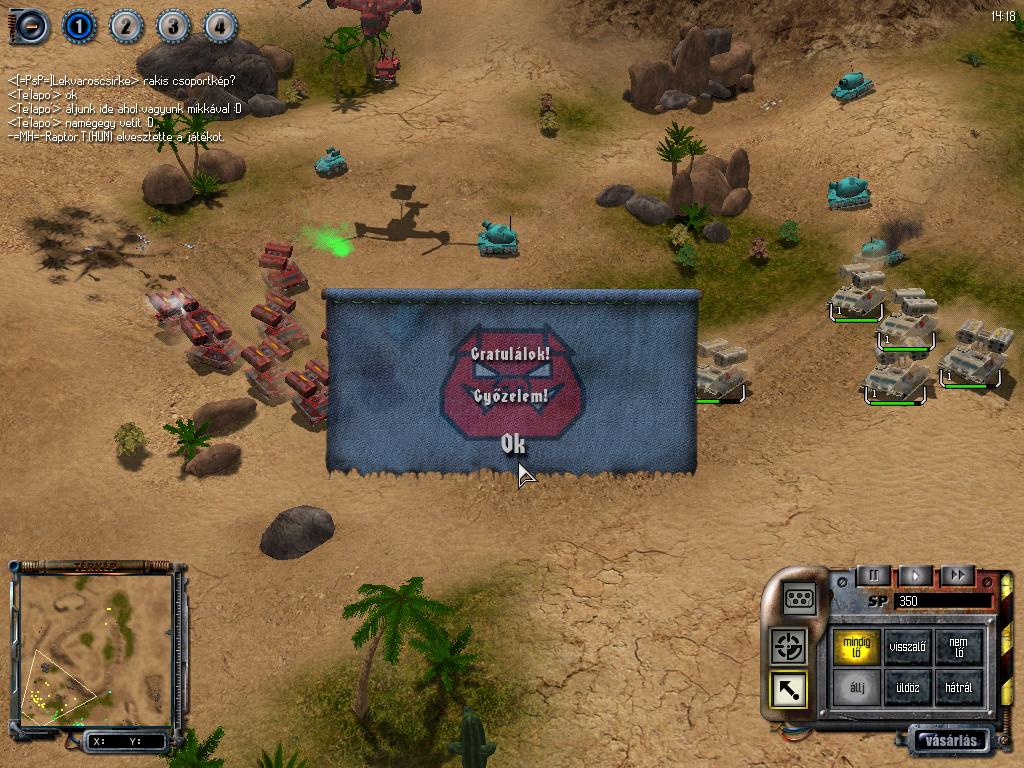The image size is (1024, 768).
Task: Pause the game speed
Action: pyautogui.click(x=873, y=575)
